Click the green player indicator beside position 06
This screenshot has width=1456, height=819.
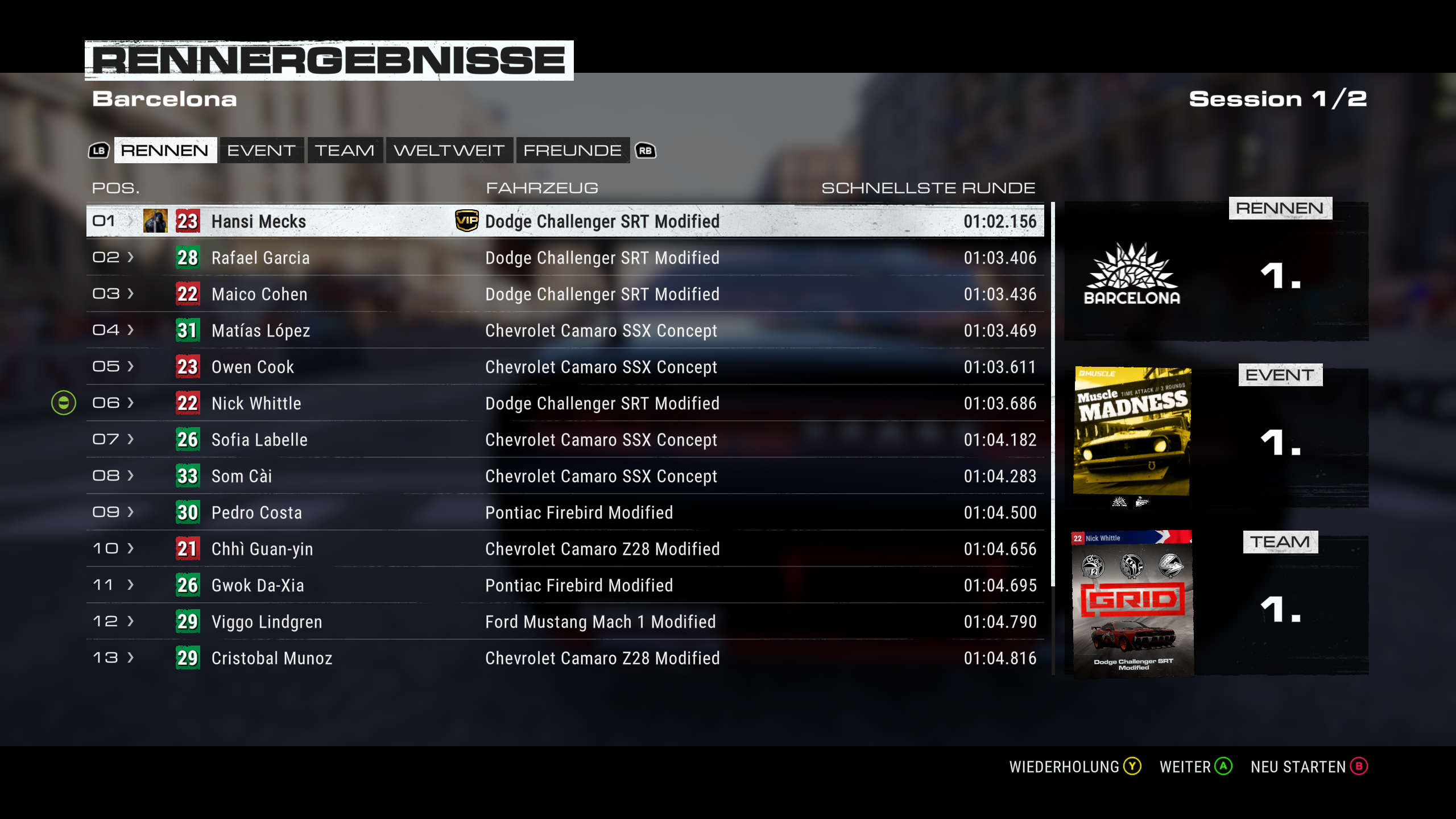pos(64,403)
